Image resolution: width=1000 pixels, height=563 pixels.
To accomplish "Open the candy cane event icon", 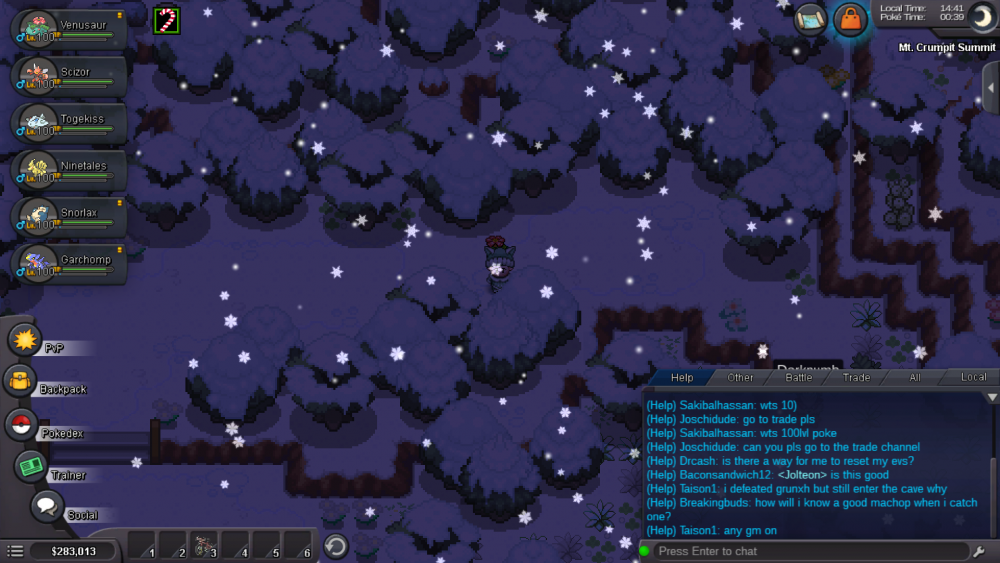I will 166,19.
